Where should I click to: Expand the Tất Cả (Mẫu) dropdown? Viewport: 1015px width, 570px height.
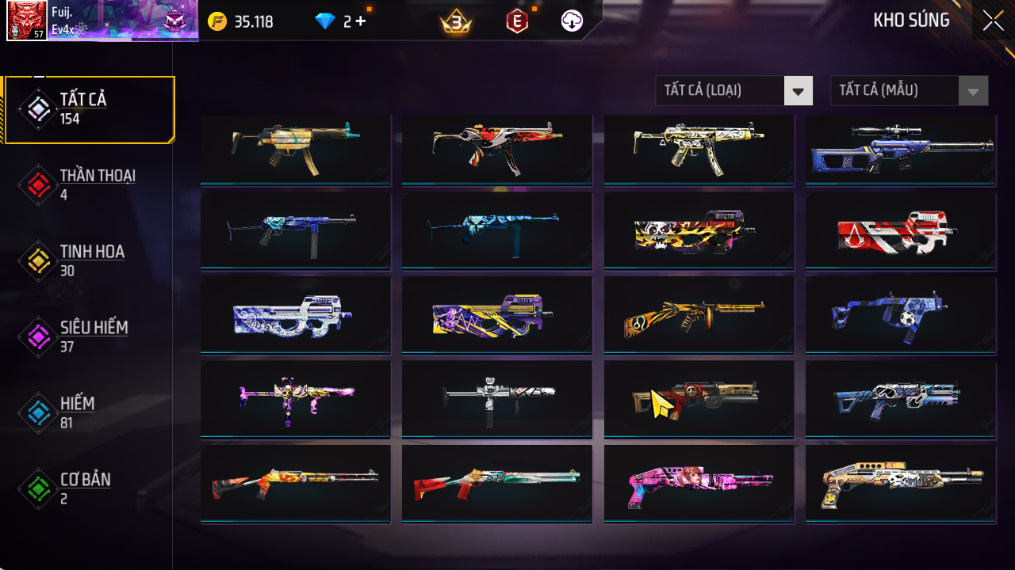coord(909,91)
